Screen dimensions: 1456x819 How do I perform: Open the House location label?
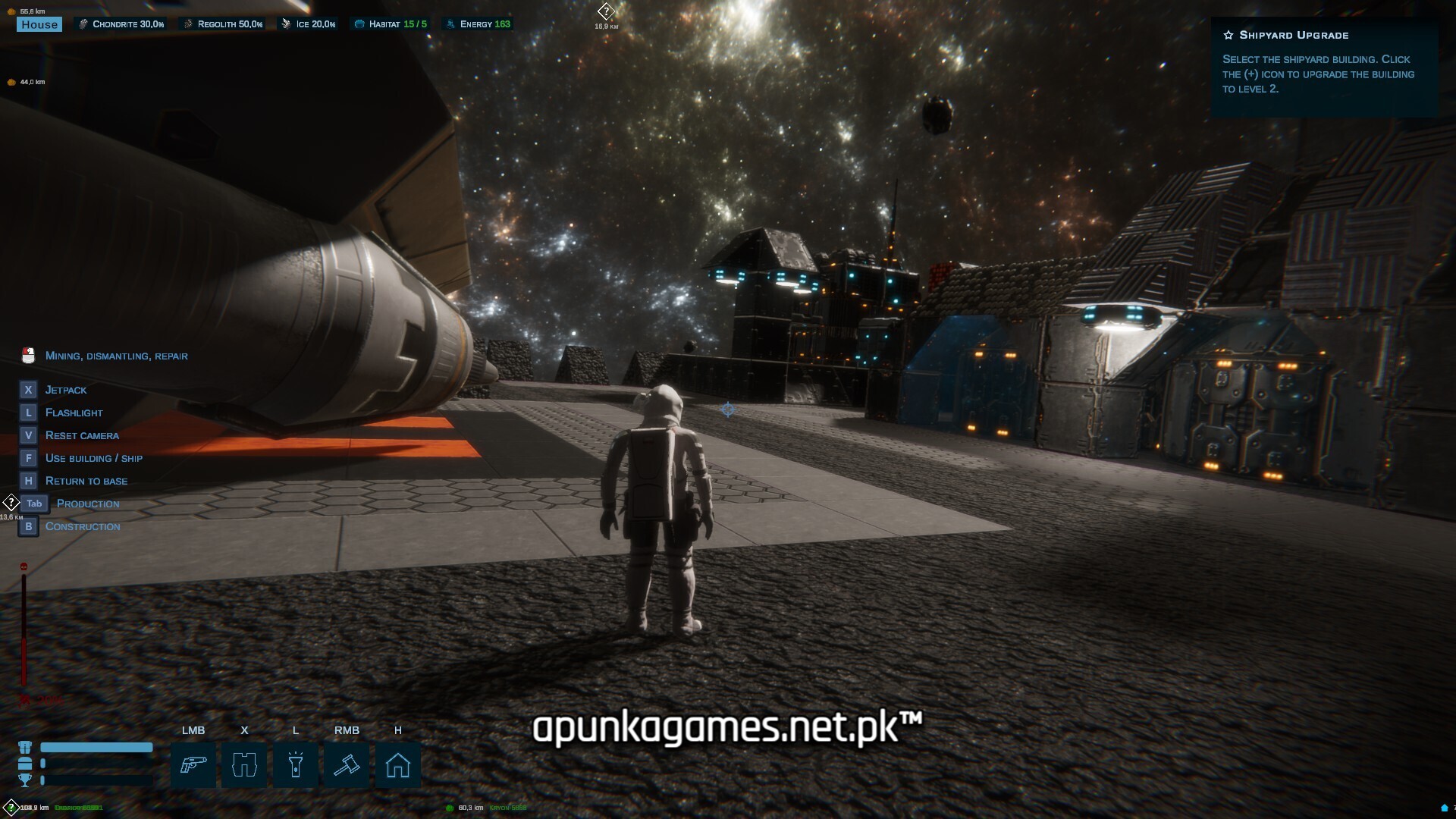point(39,24)
